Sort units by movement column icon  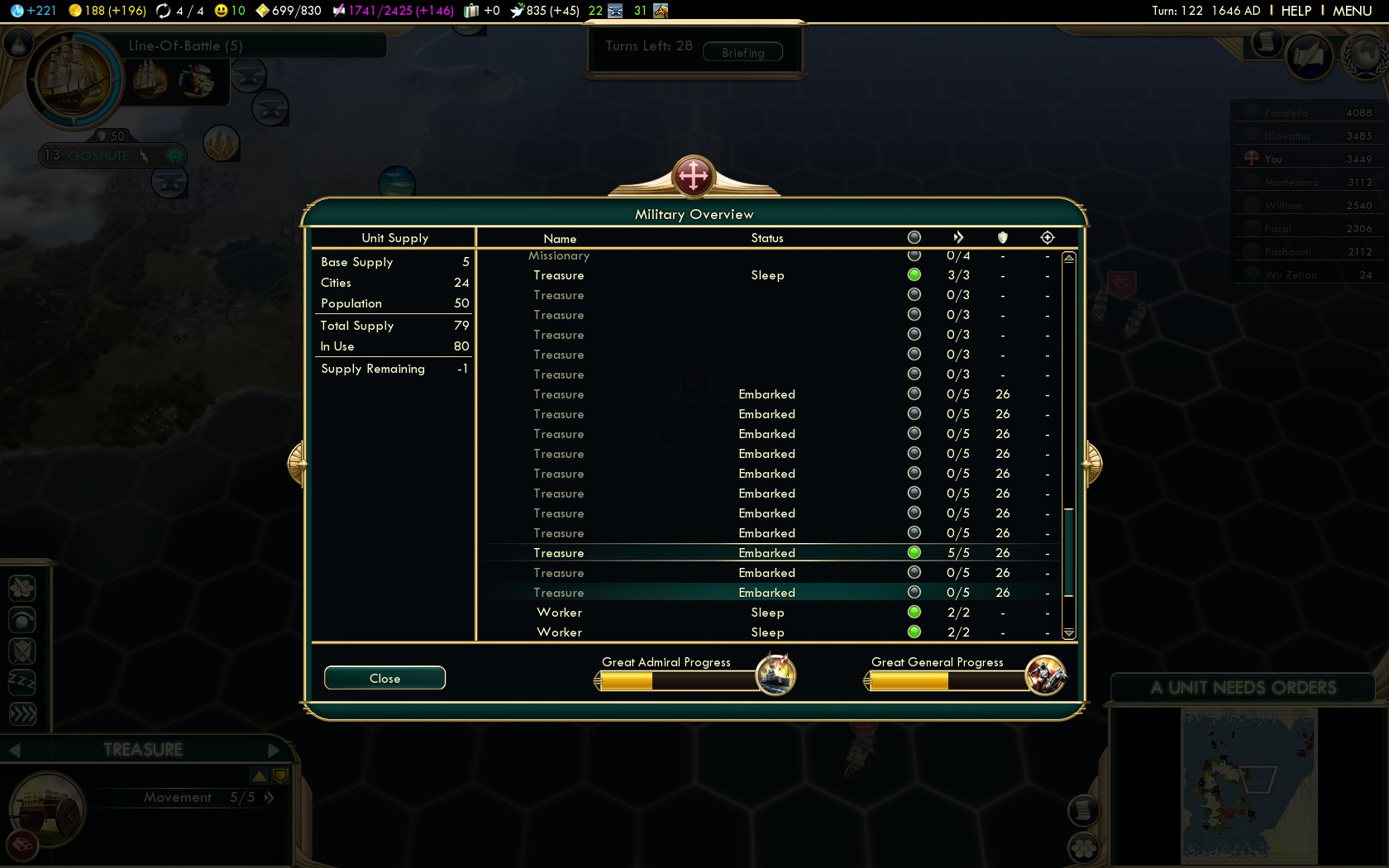tap(958, 238)
